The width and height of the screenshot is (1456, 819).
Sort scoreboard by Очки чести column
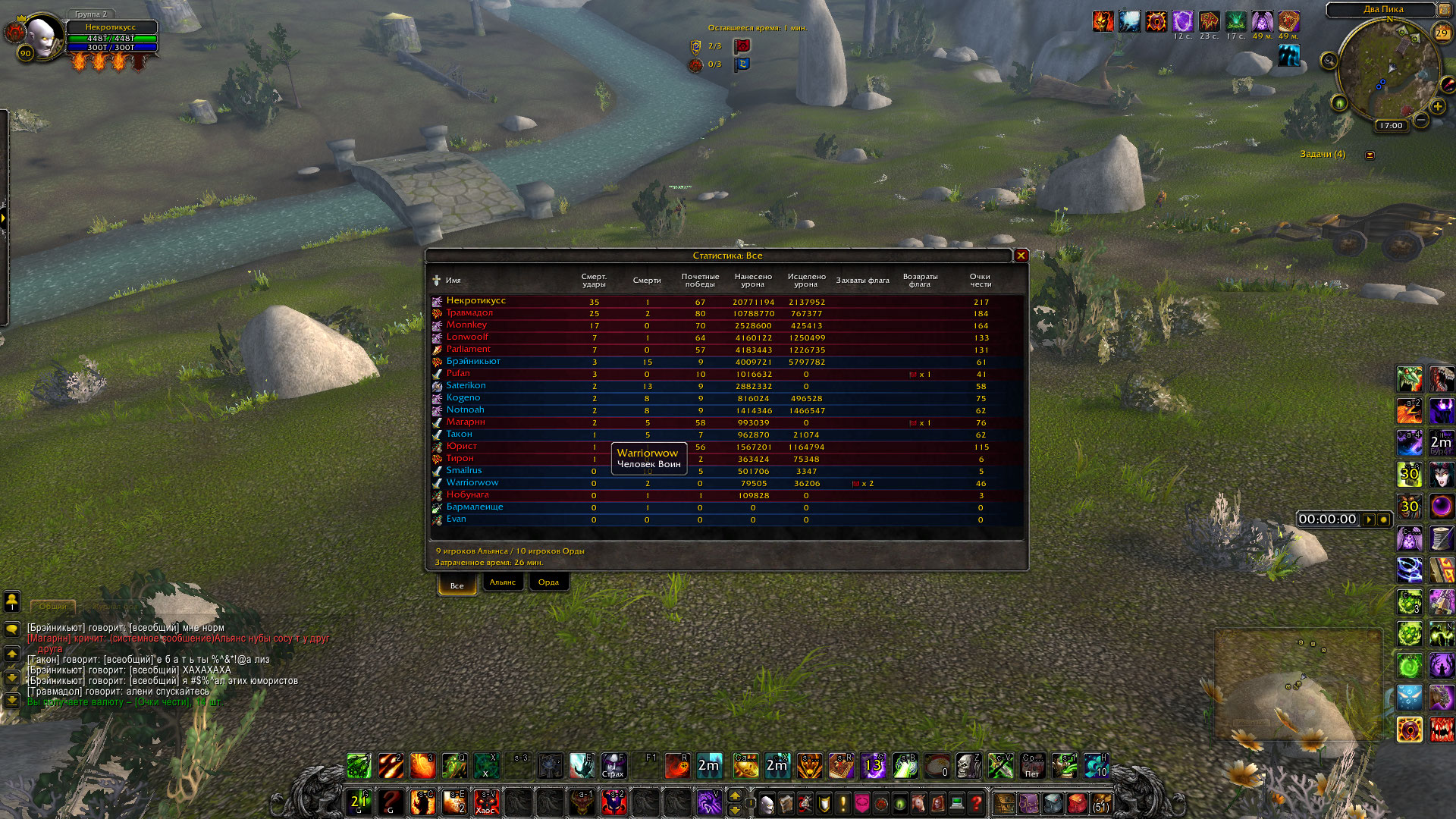[x=981, y=281]
